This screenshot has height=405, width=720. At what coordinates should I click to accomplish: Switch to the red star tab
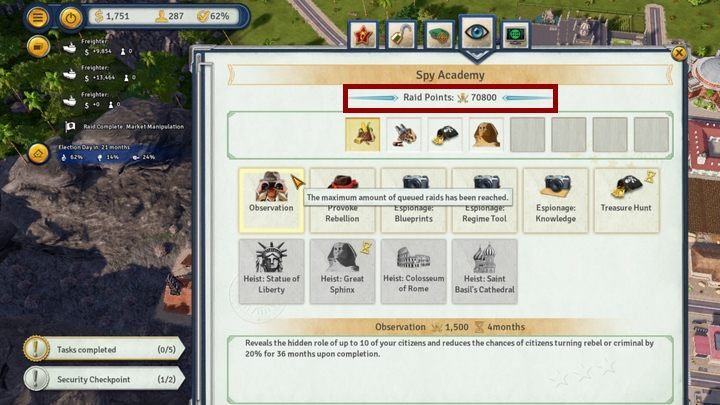point(364,36)
